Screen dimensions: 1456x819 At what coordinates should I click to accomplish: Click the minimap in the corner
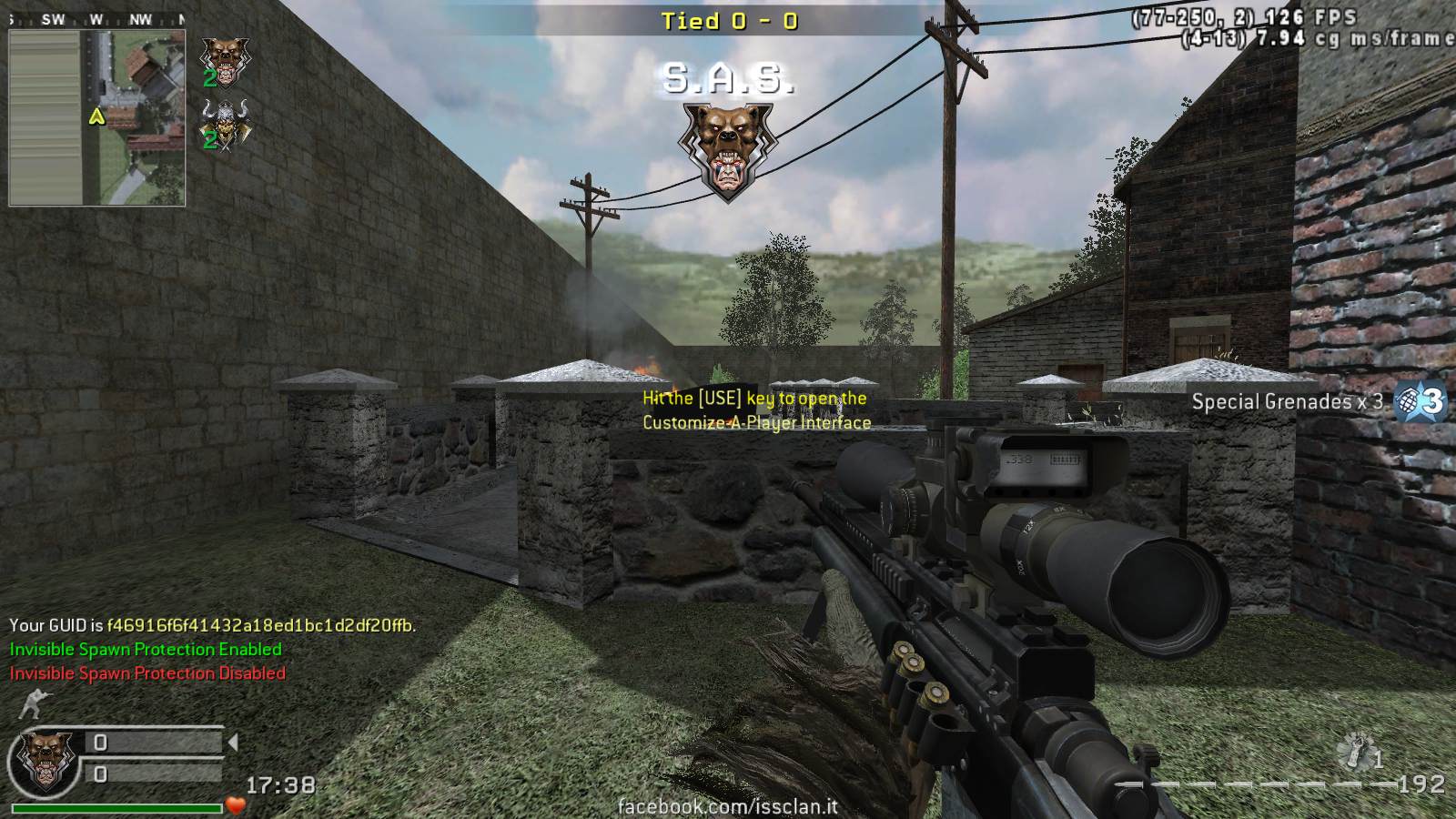pyautogui.click(x=97, y=118)
